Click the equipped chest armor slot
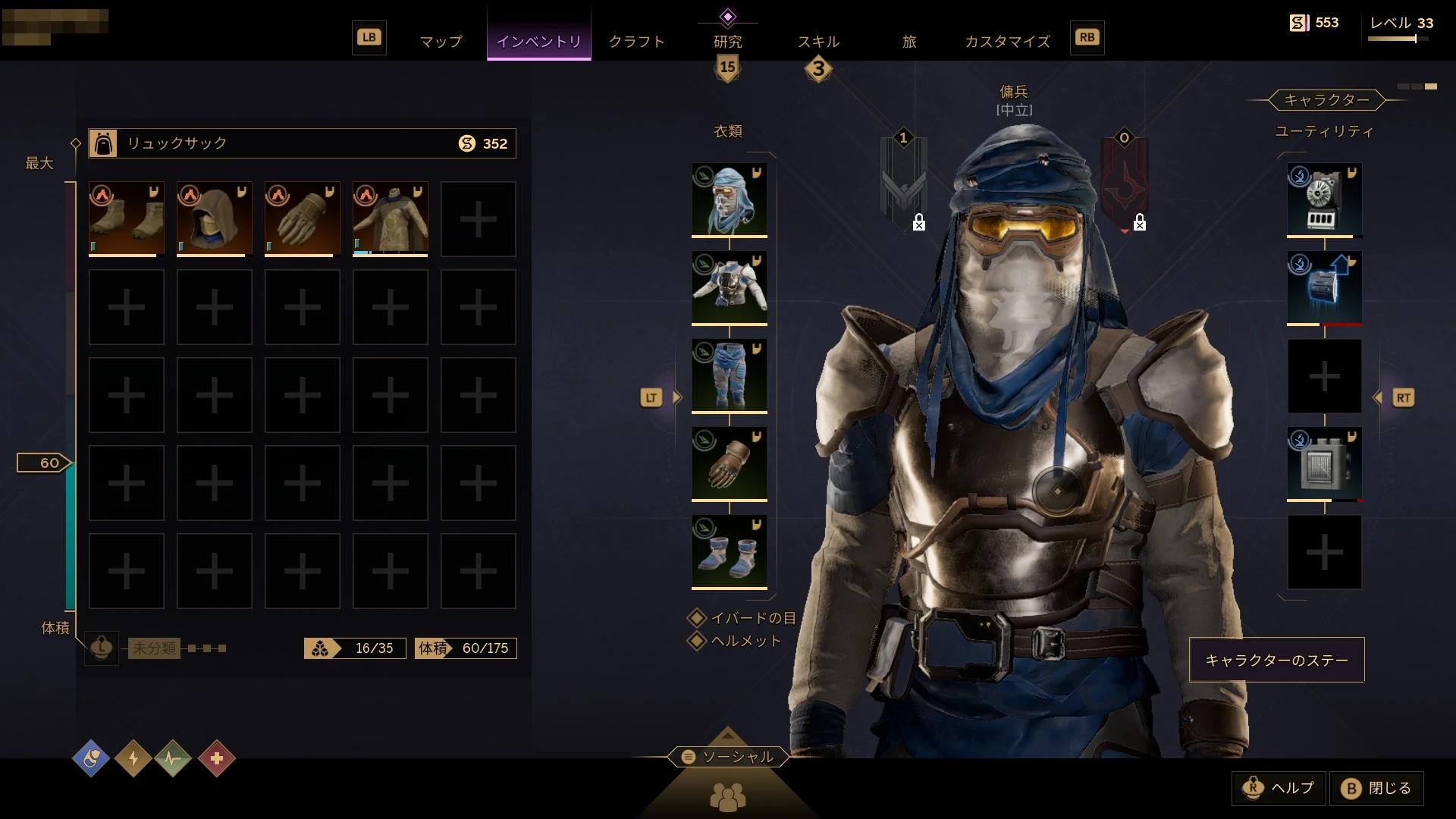This screenshot has width=1456, height=819. click(729, 288)
